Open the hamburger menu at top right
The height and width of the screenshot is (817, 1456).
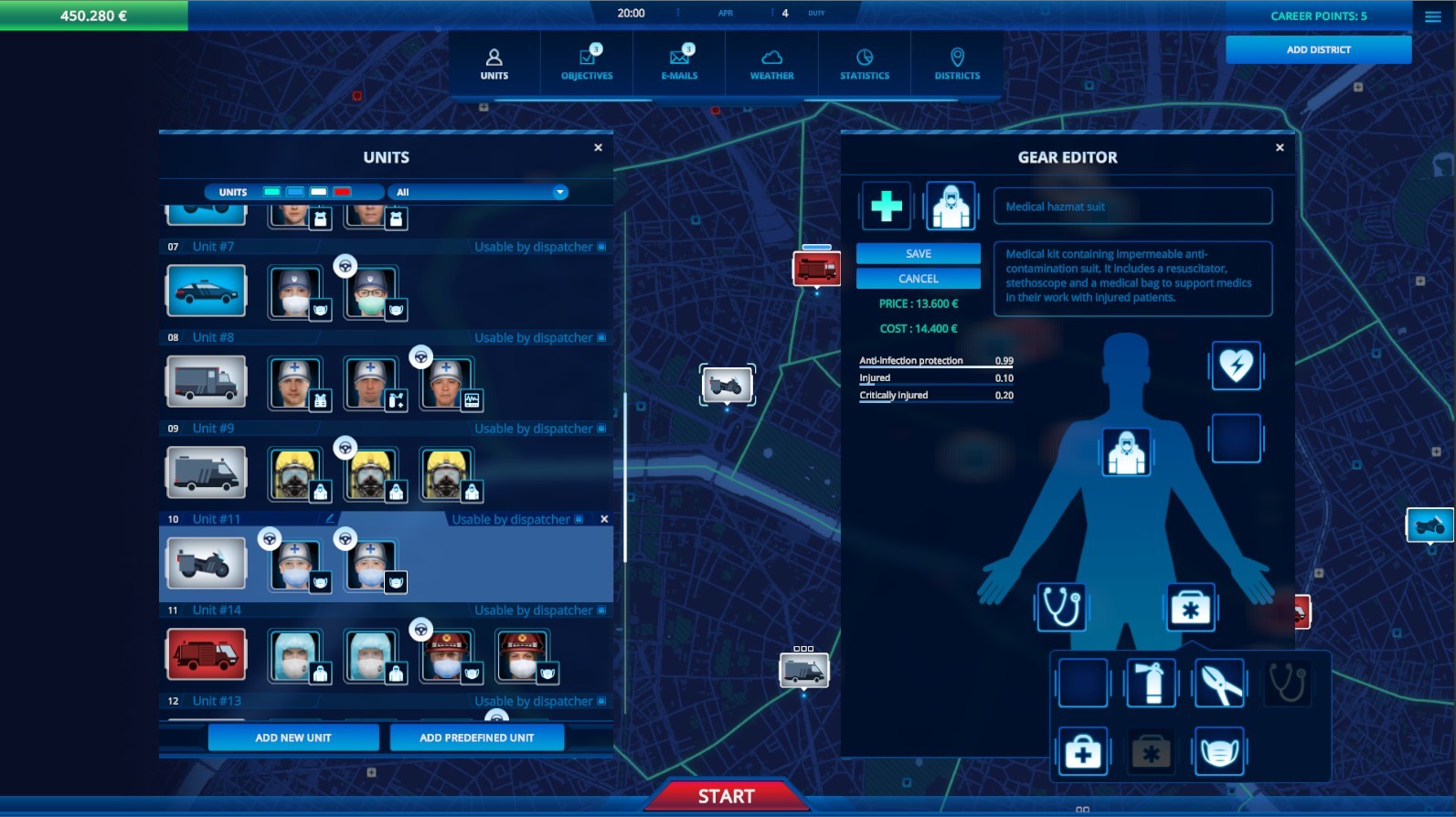click(x=1431, y=15)
